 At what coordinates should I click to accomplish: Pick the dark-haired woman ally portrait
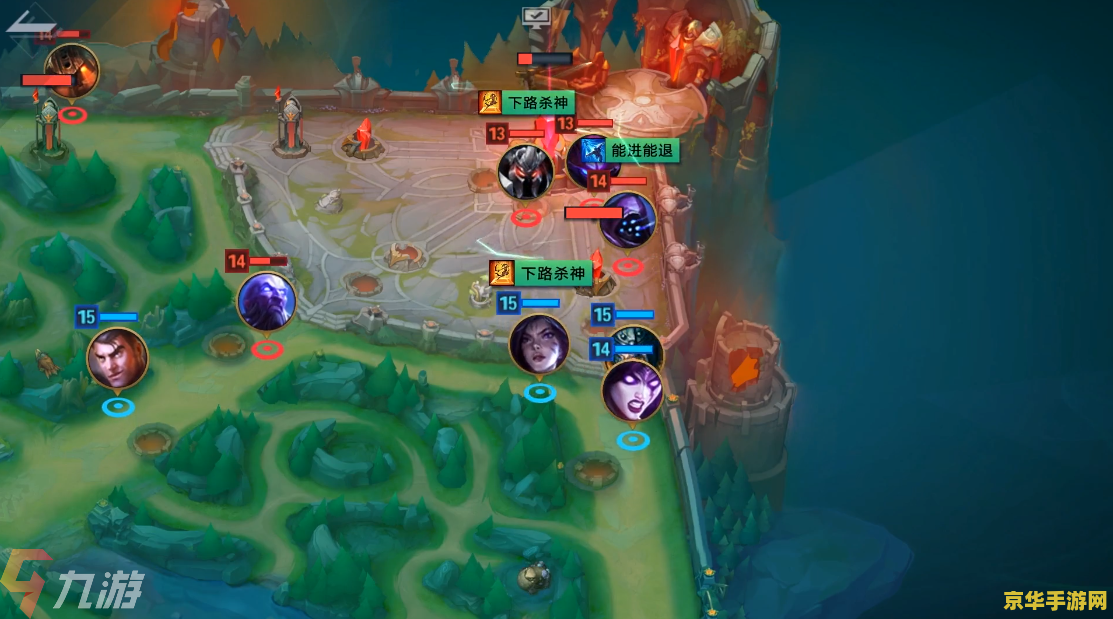539,343
